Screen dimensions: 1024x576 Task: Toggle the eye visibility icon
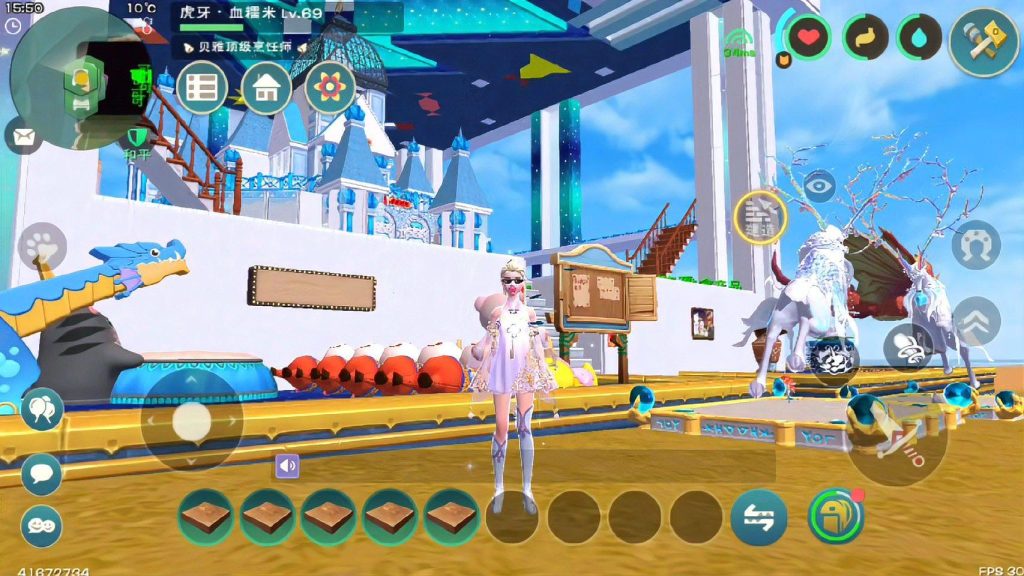pos(820,186)
